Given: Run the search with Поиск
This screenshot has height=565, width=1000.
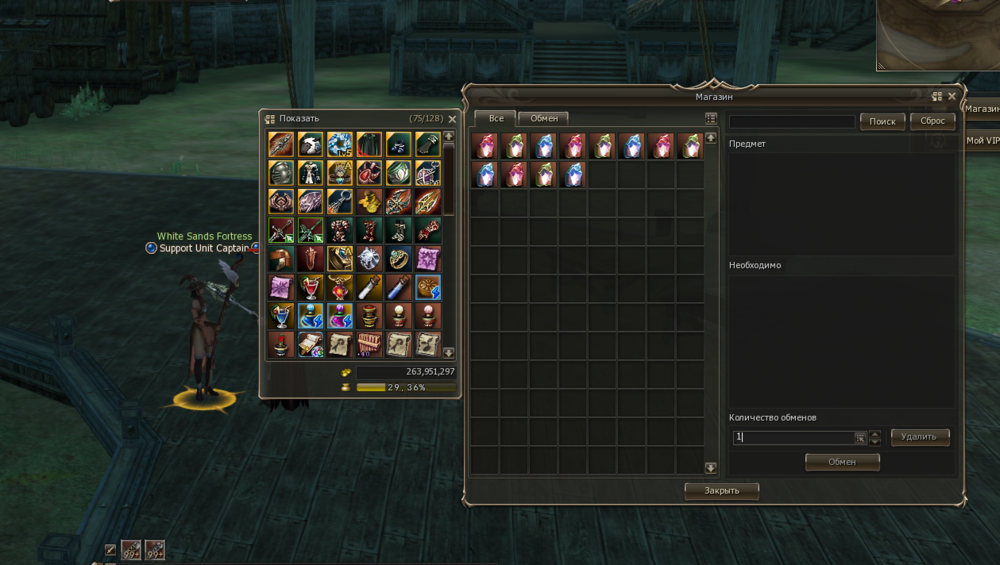Looking at the screenshot, I should pos(882,121).
